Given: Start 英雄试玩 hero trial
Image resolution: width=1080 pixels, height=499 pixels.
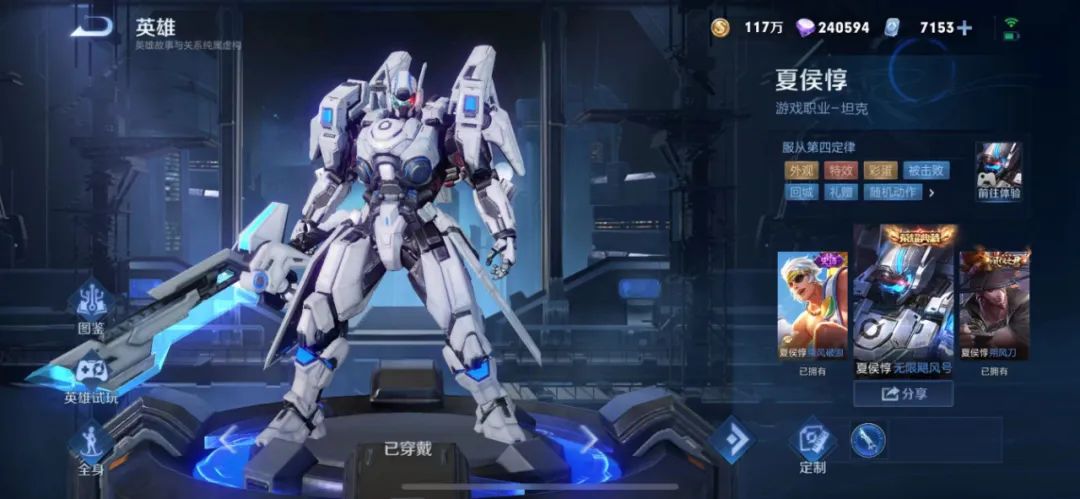Looking at the screenshot, I should (92, 376).
